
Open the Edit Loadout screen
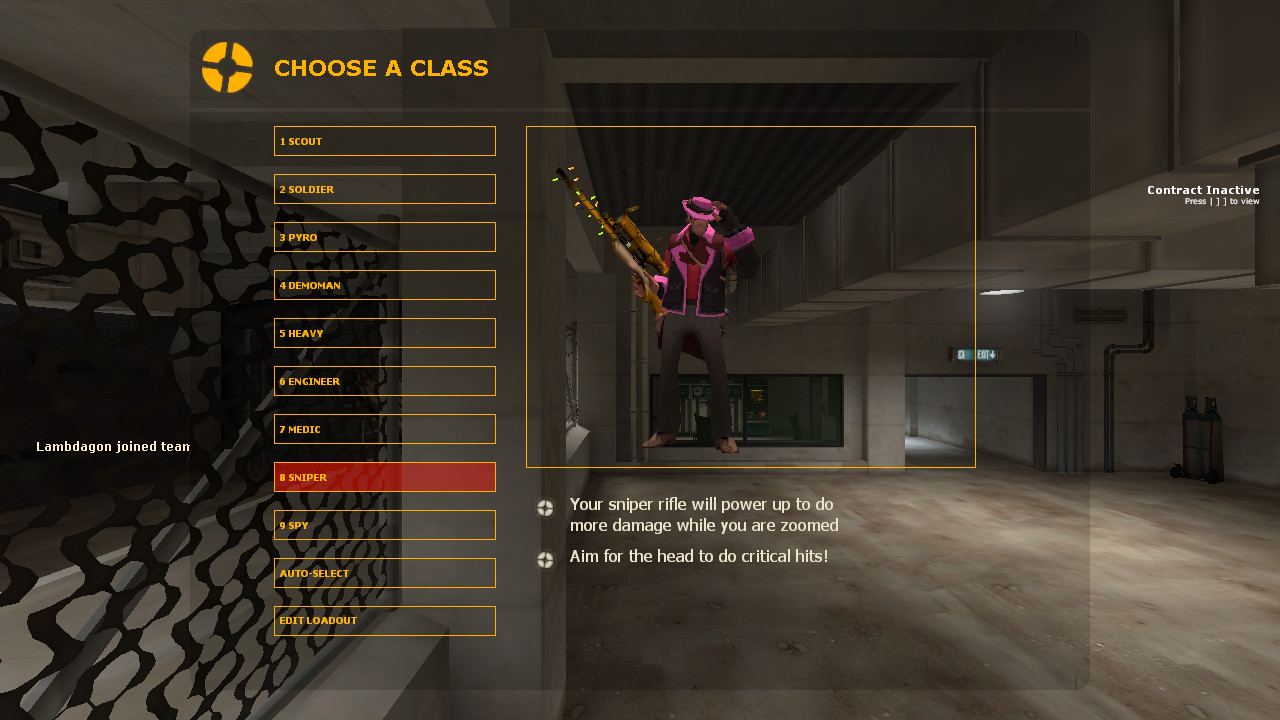pyautogui.click(x=384, y=620)
